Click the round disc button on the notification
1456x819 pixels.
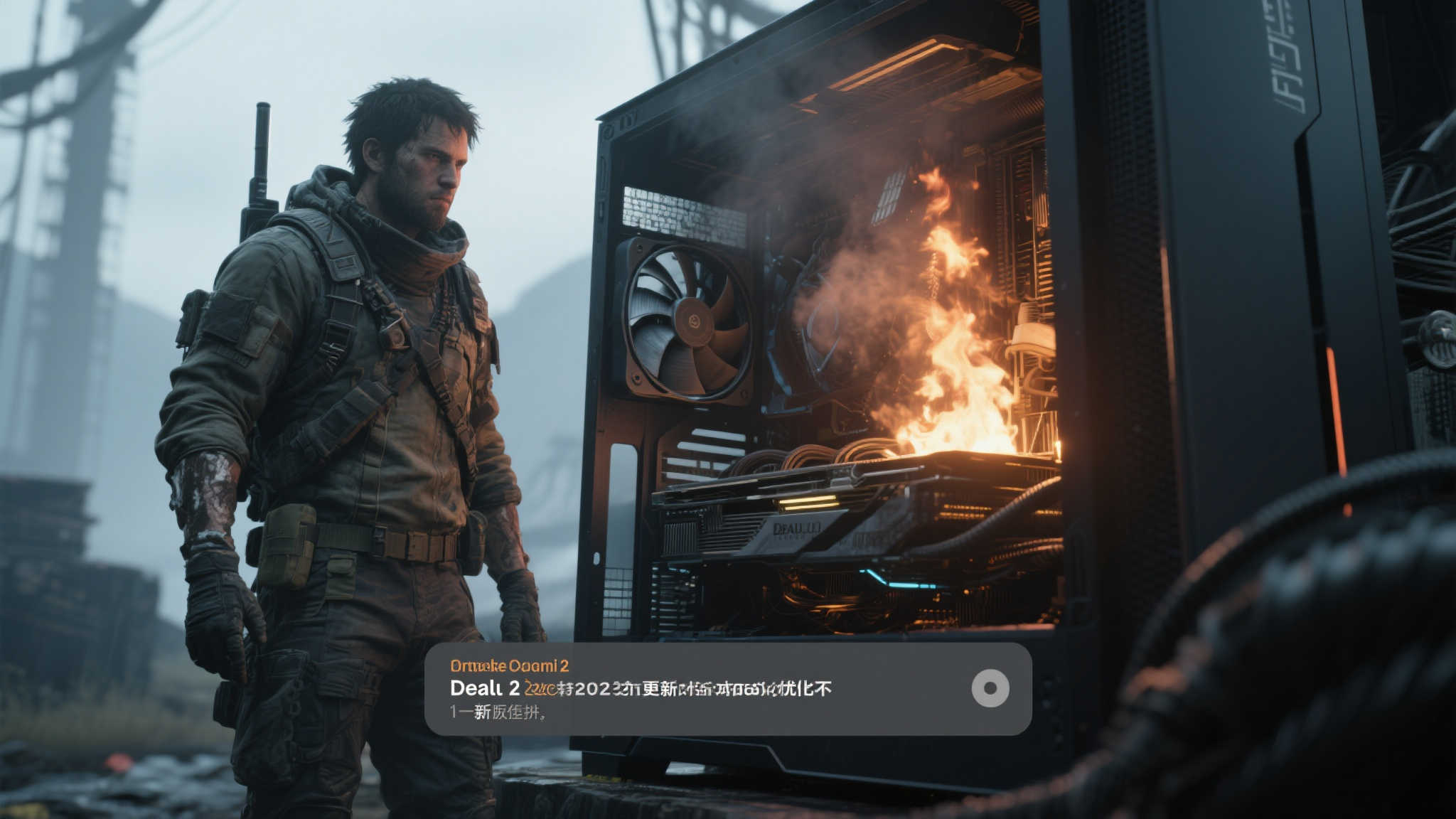tap(990, 688)
